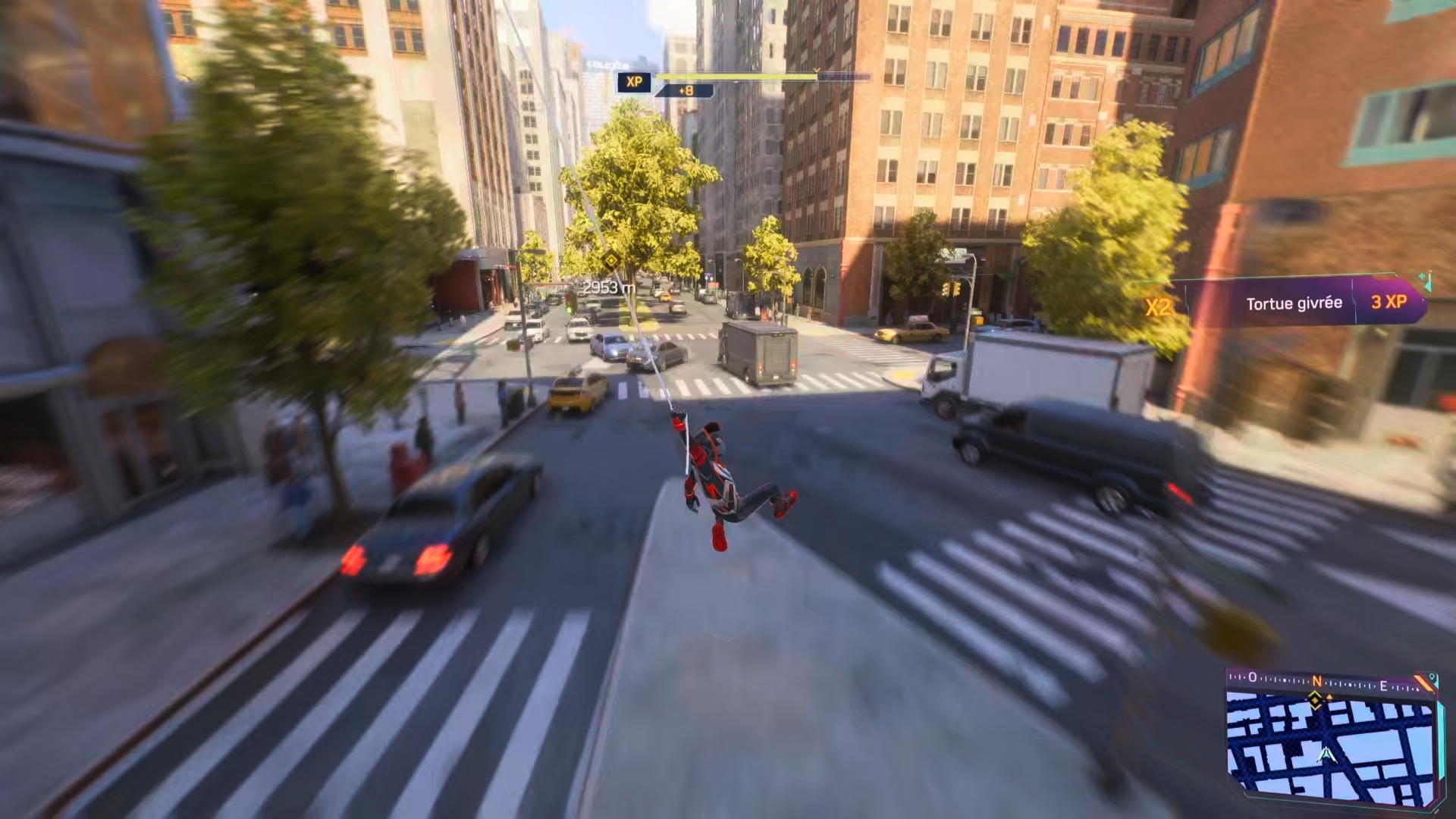Click the location pin icon on the minimap corner

(x=1432, y=678)
